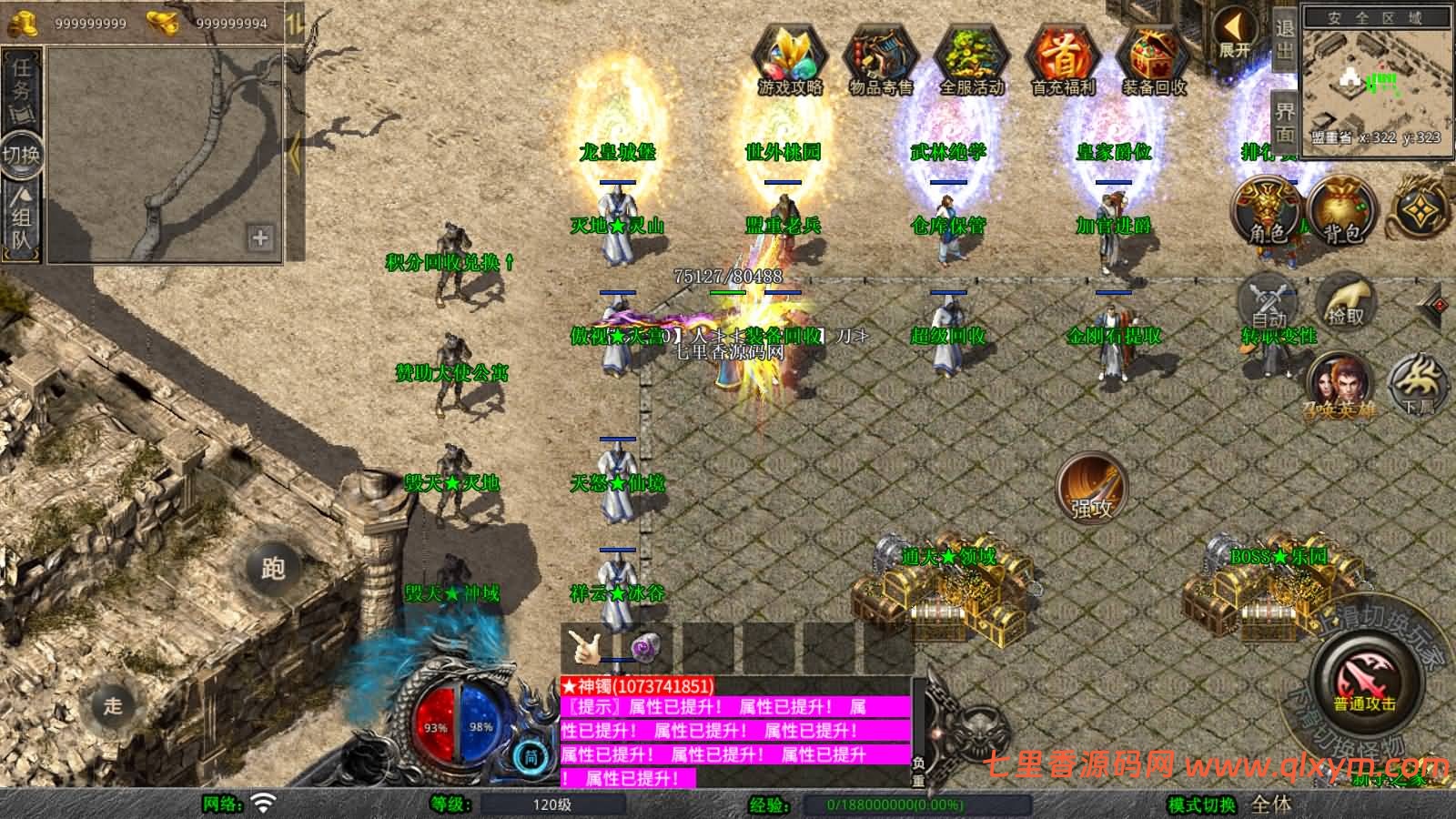Open the 装备回收 equipment recycle chest icon
This screenshot has width=1456, height=819.
[x=1153, y=59]
